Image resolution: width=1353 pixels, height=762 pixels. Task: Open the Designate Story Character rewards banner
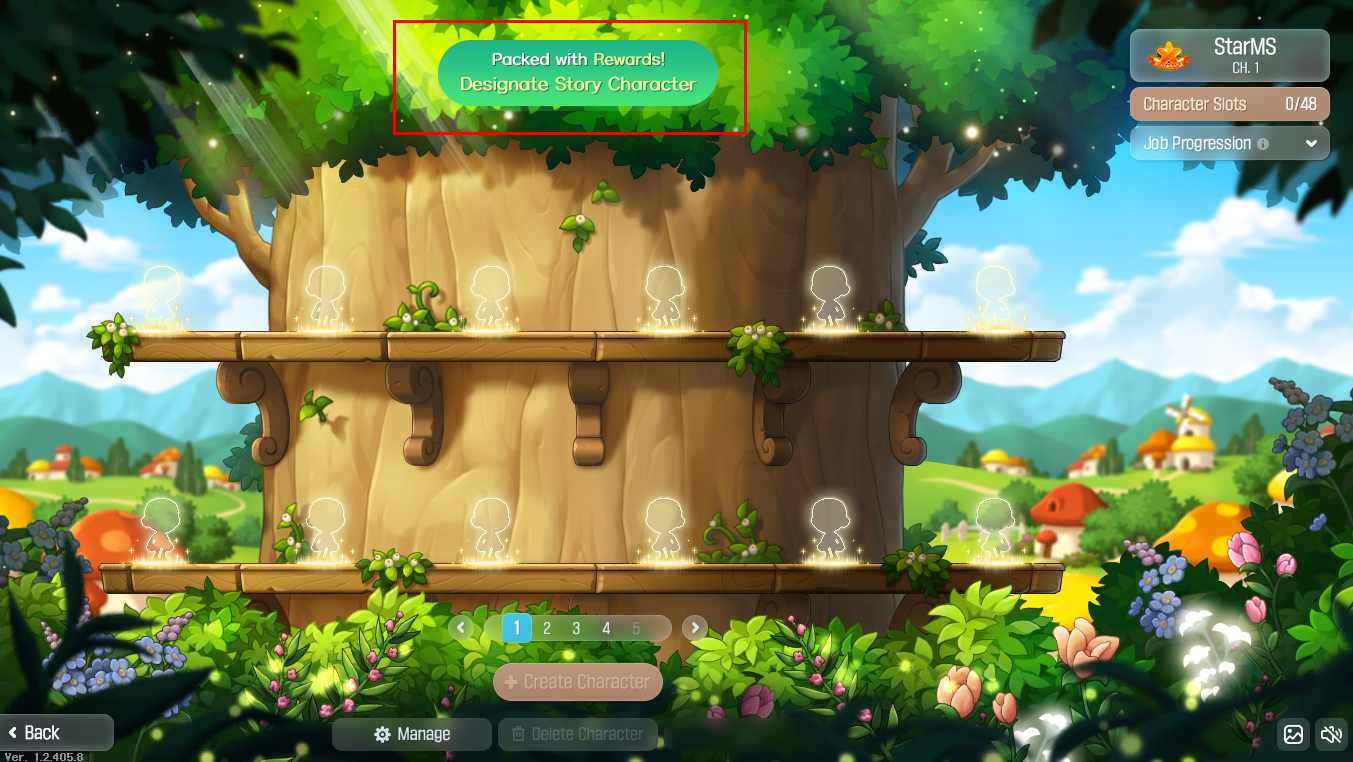pos(577,73)
